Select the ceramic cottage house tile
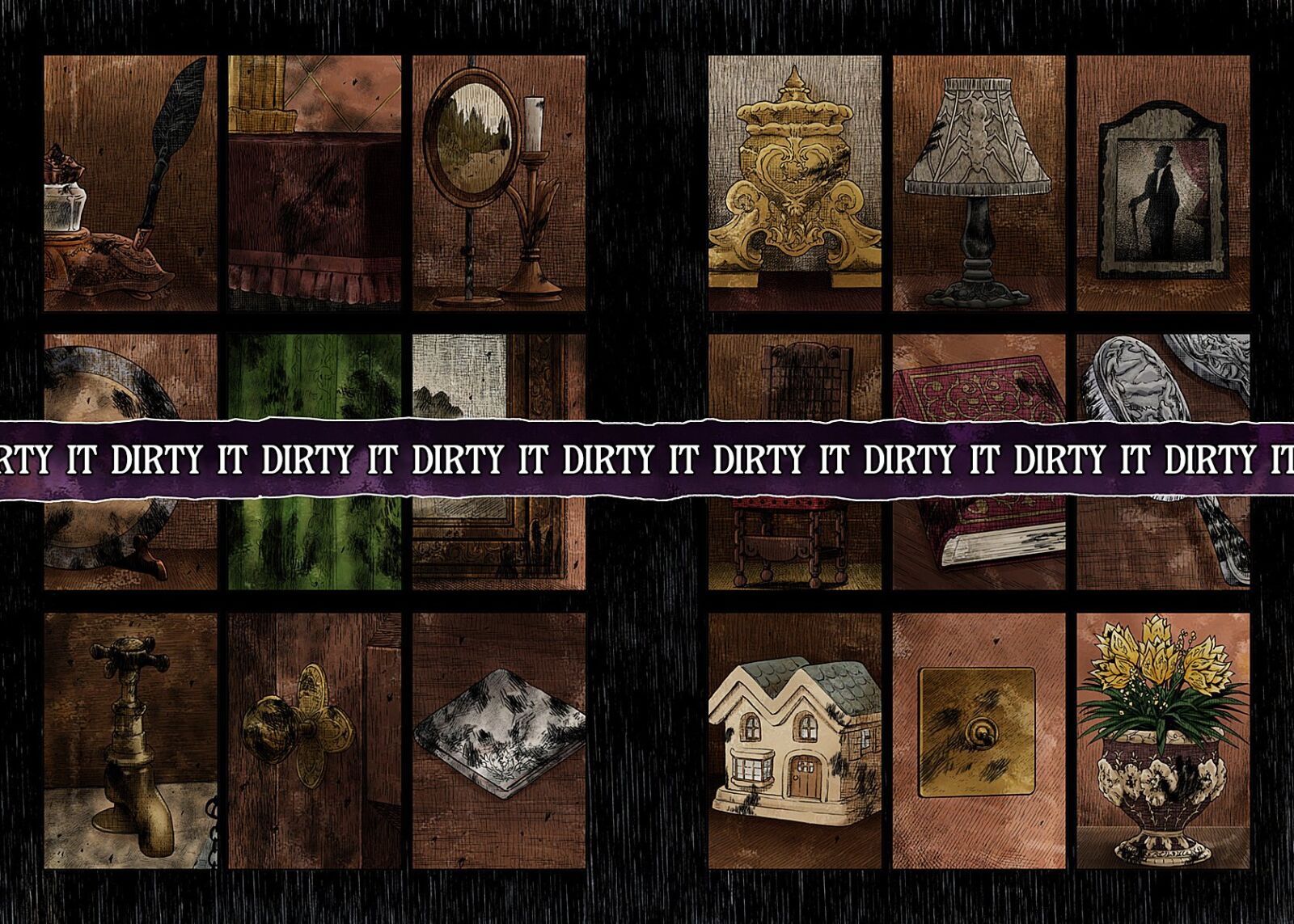 (x=795, y=740)
